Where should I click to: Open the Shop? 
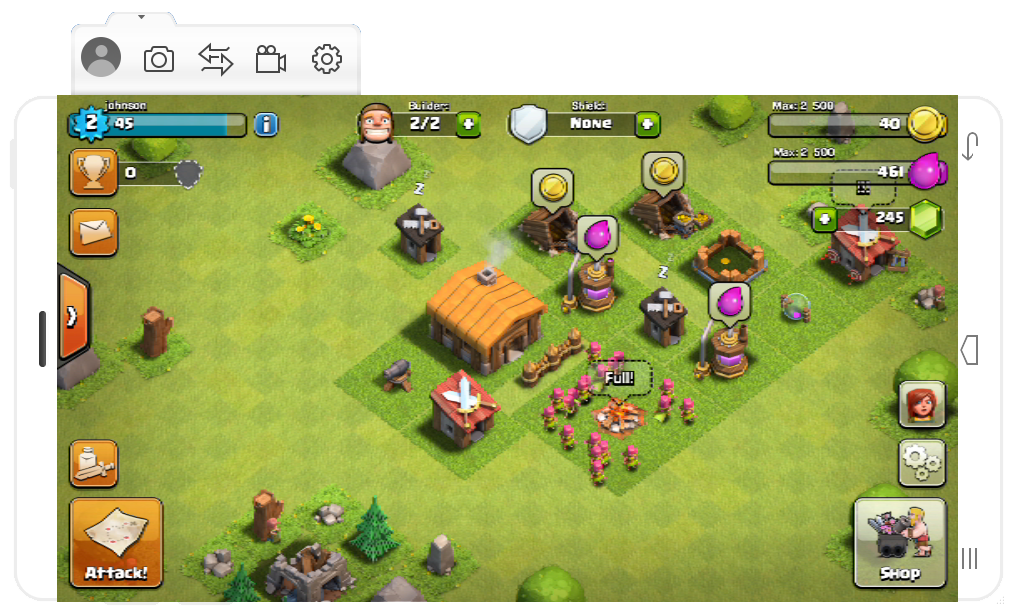[x=899, y=543]
